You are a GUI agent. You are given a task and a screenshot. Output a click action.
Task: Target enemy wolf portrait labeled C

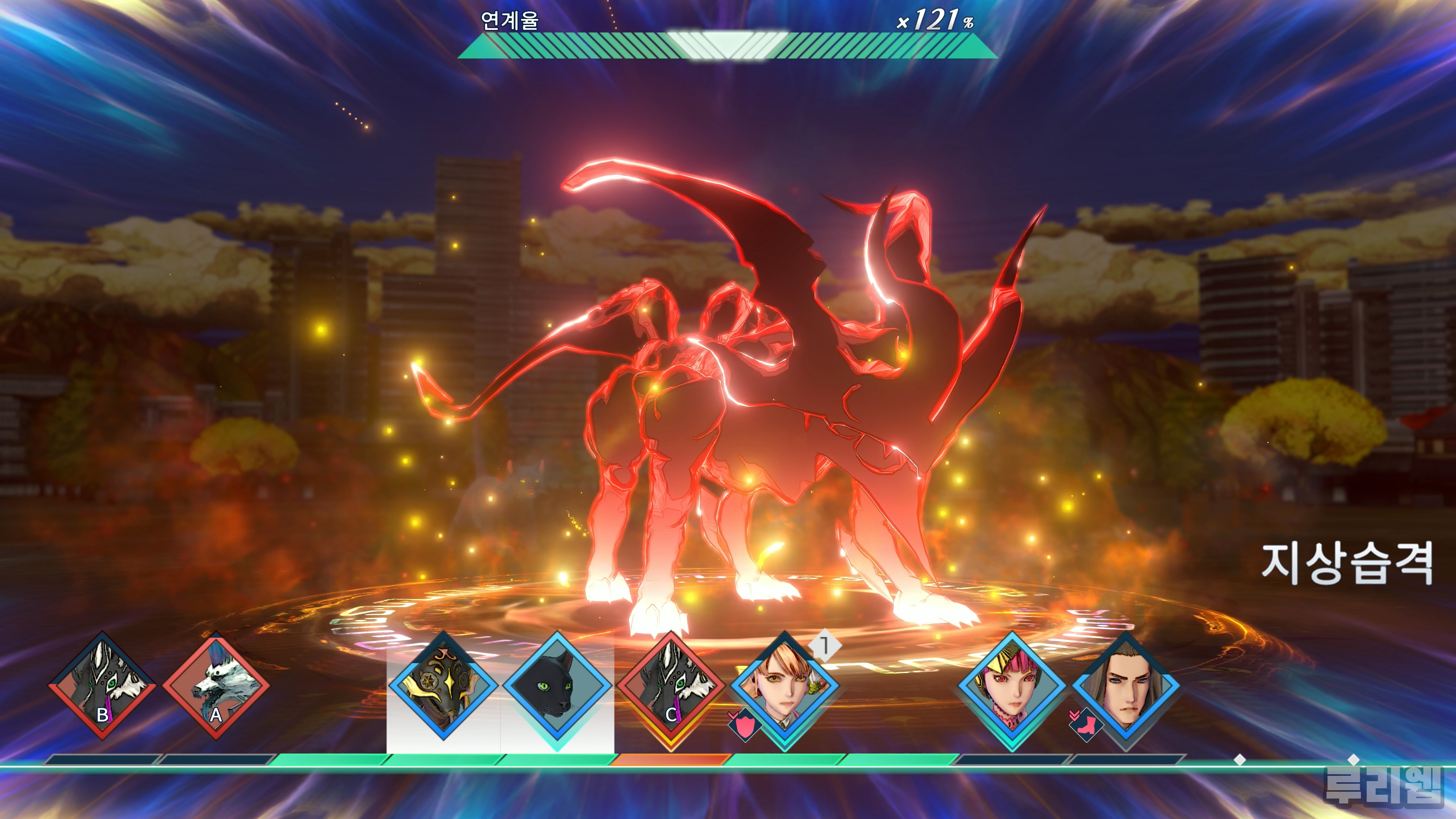(671, 686)
